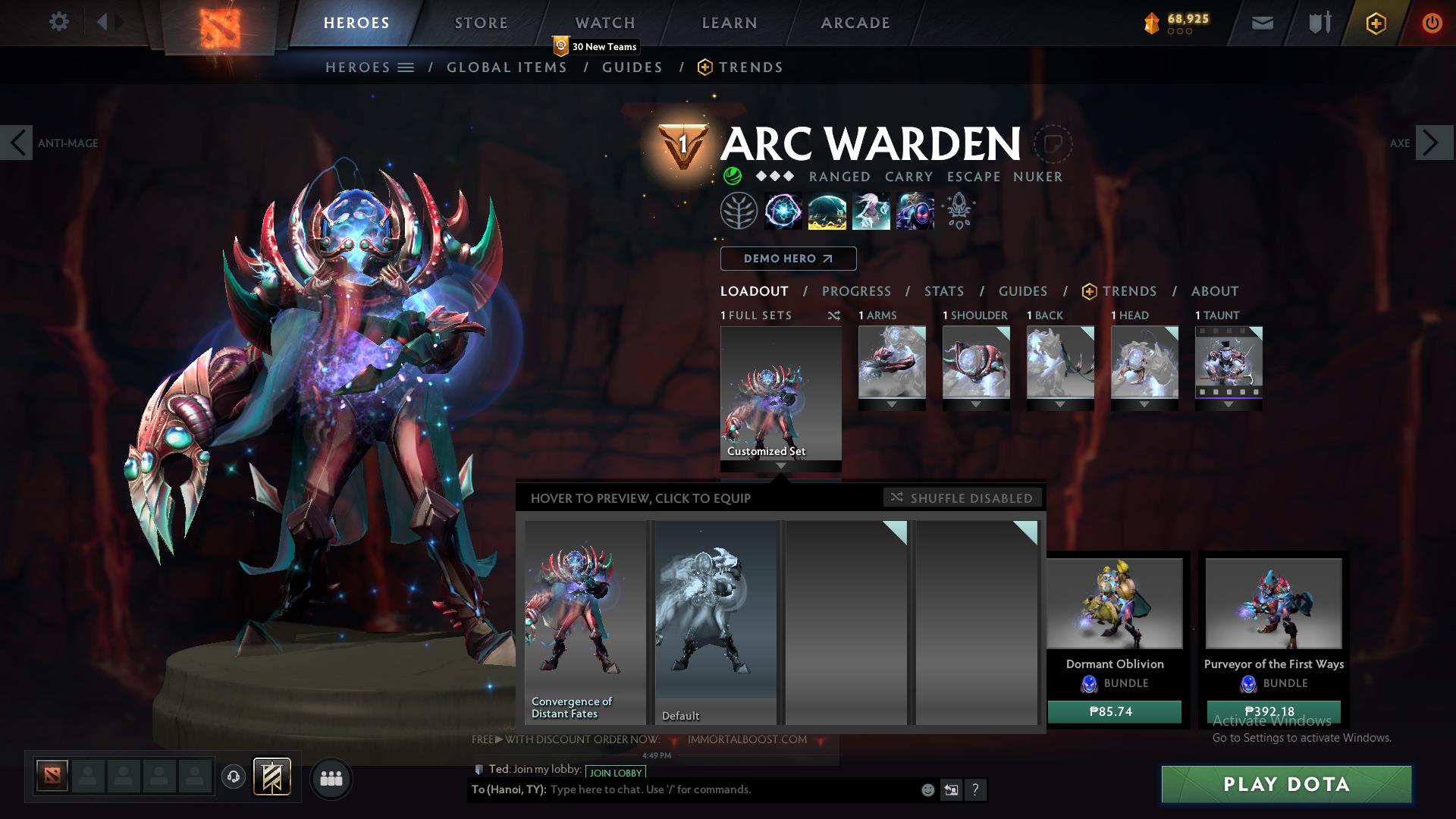Screen dimensions: 1456x819
Task: Open the settings gear icon
Action: point(59,22)
